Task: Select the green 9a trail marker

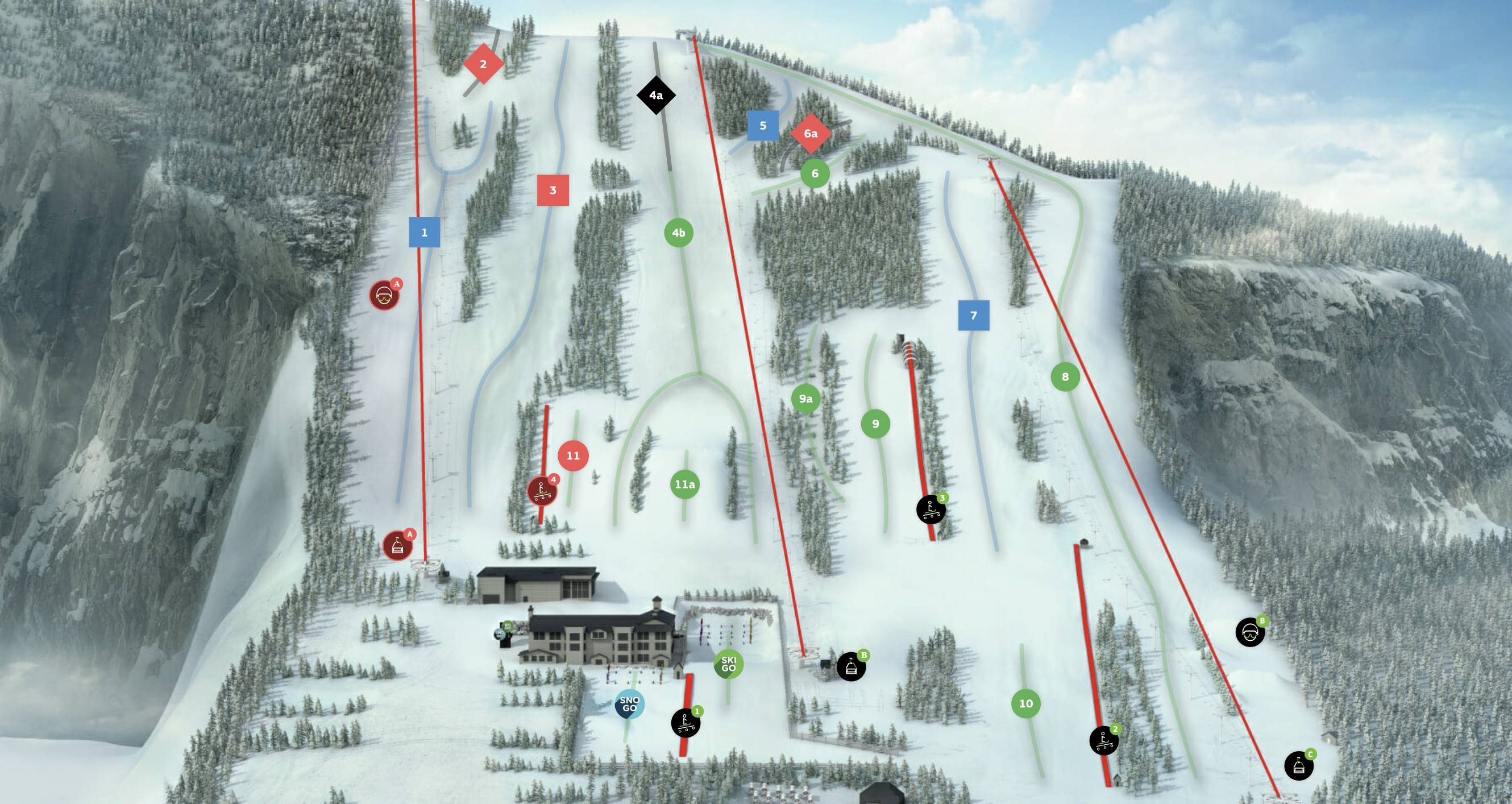Action: click(805, 399)
